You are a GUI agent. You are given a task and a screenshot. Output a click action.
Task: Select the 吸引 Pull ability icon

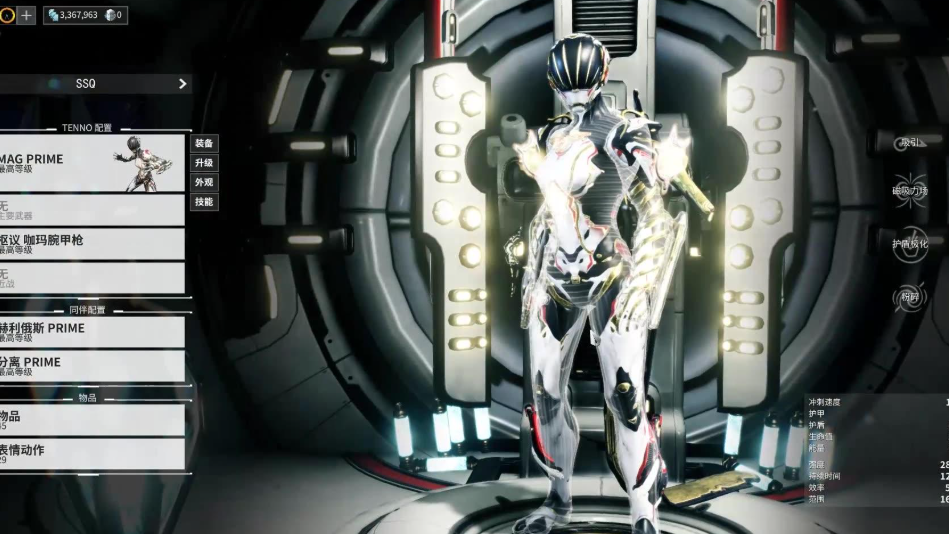[x=910, y=142]
